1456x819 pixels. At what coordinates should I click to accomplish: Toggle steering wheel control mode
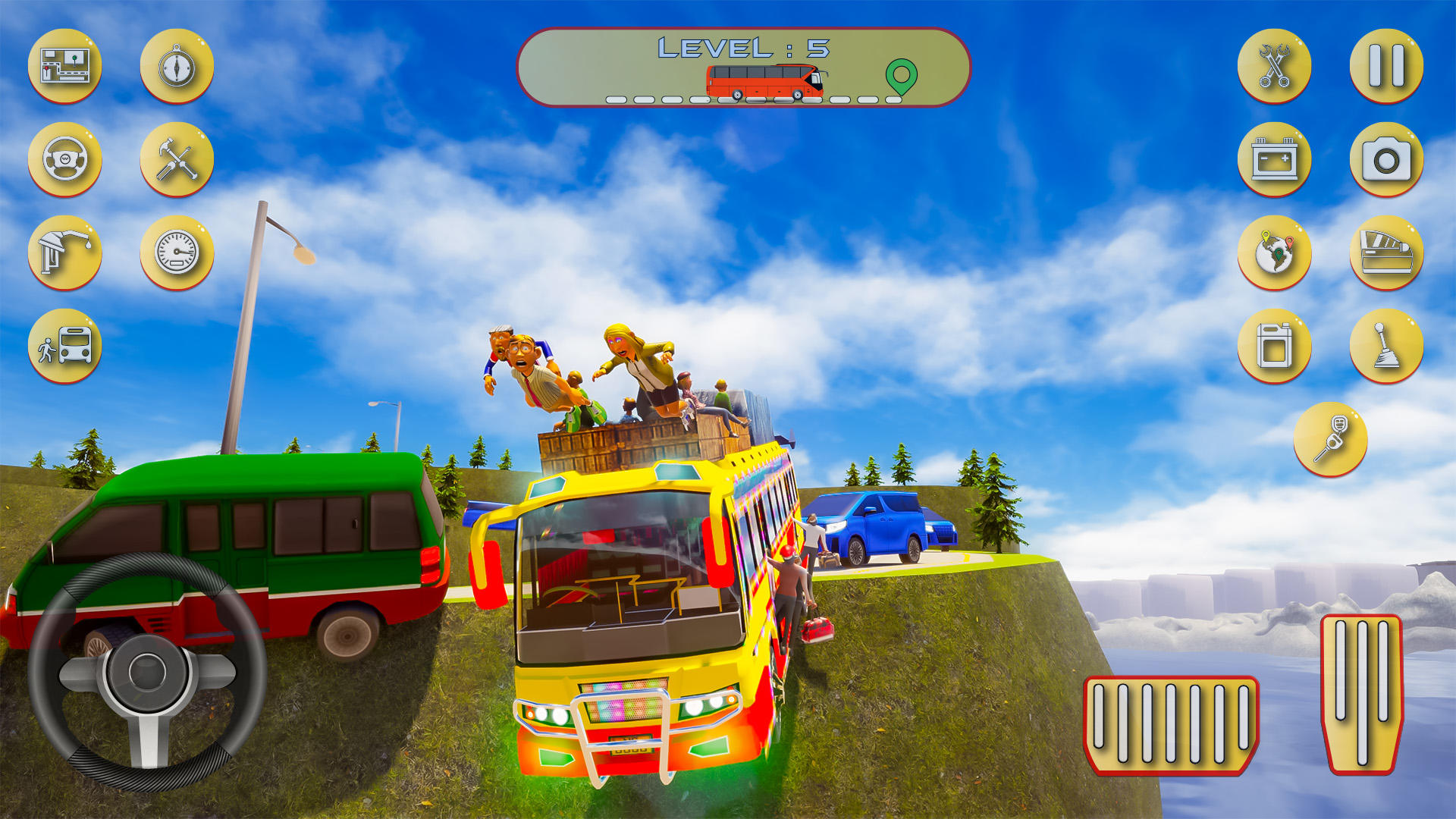(x=64, y=160)
